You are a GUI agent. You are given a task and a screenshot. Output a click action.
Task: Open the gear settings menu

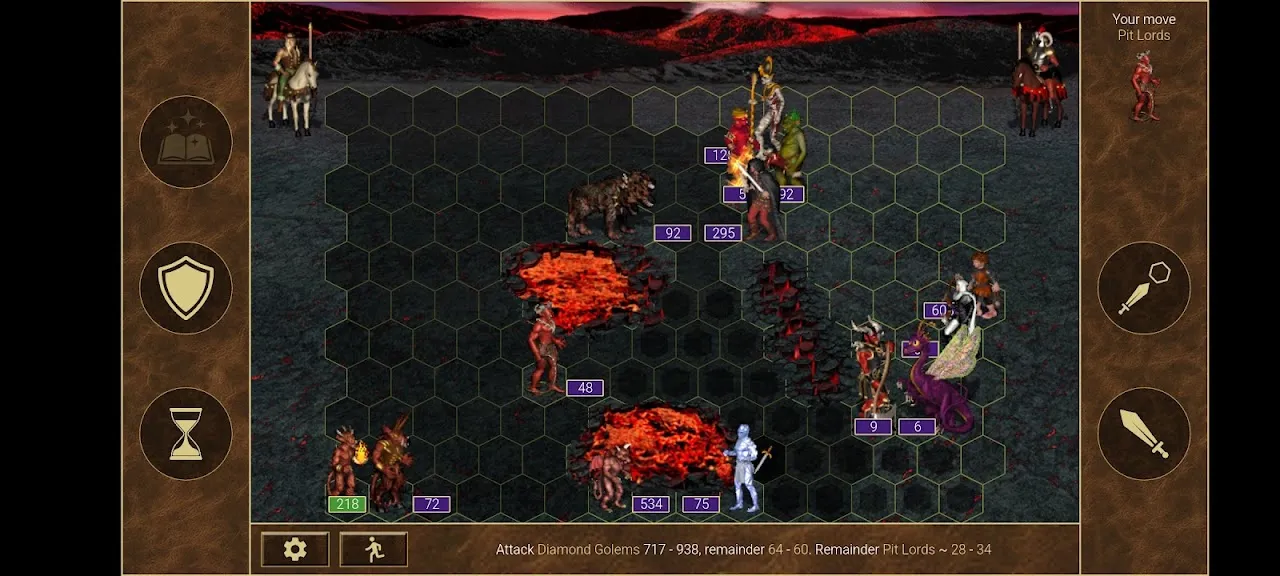(x=294, y=549)
